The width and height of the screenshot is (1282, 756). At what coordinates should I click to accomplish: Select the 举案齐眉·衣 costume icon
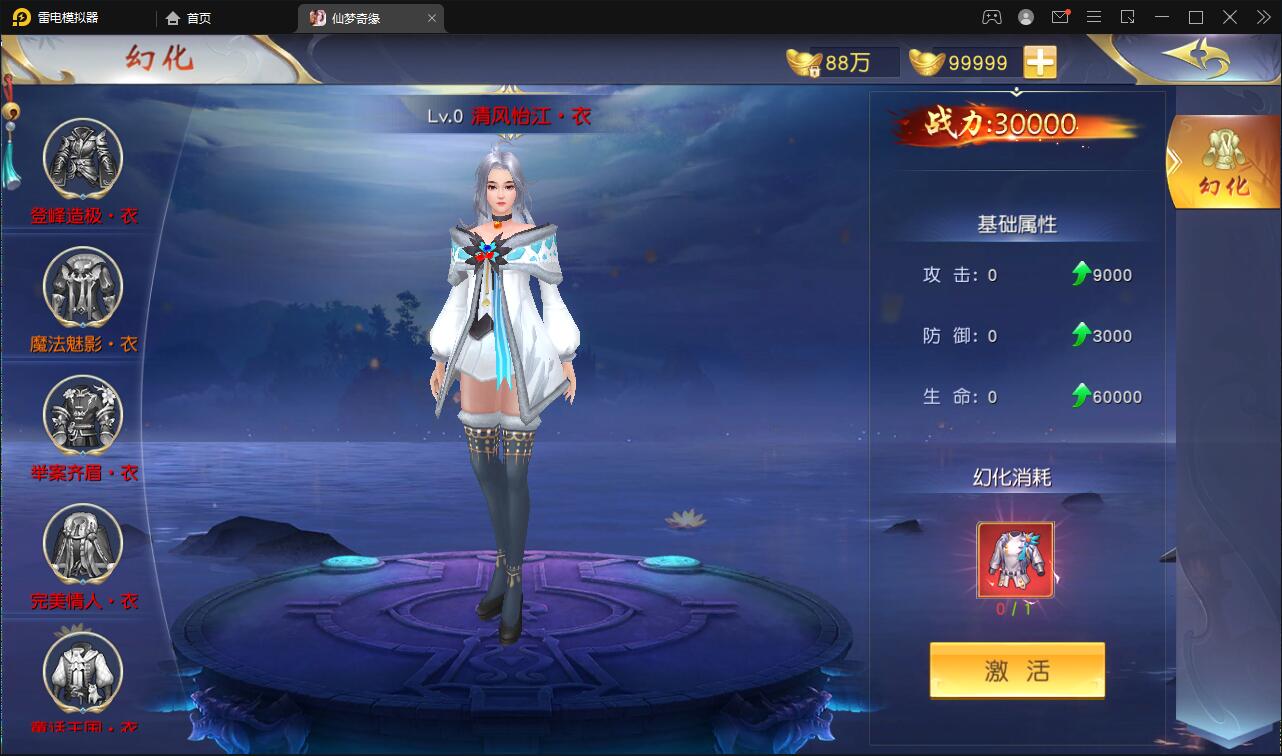tap(83, 416)
